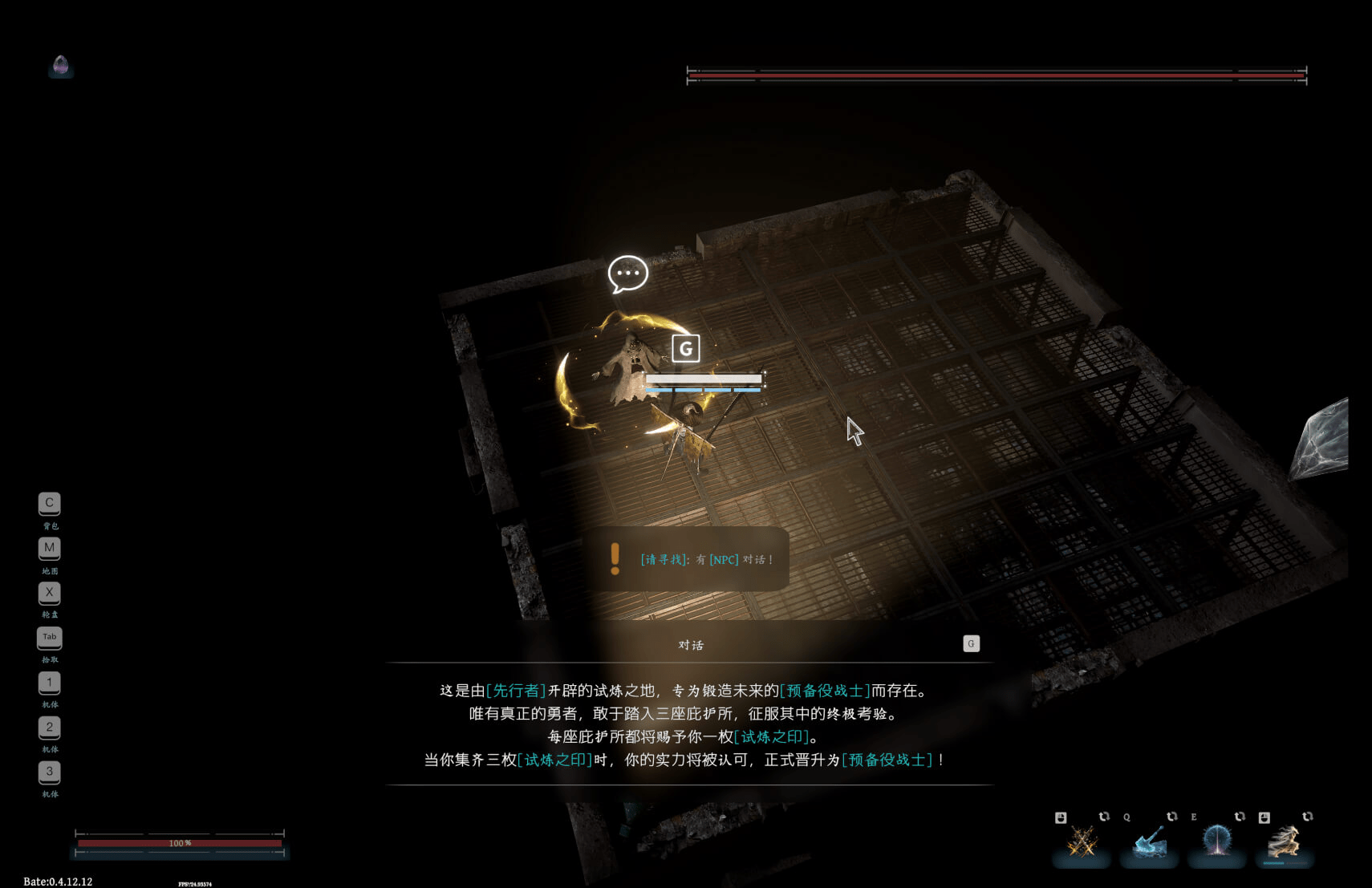The image size is (1372, 888).
Task: Click the G key hint on the dialogue header
Action: point(972,643)
